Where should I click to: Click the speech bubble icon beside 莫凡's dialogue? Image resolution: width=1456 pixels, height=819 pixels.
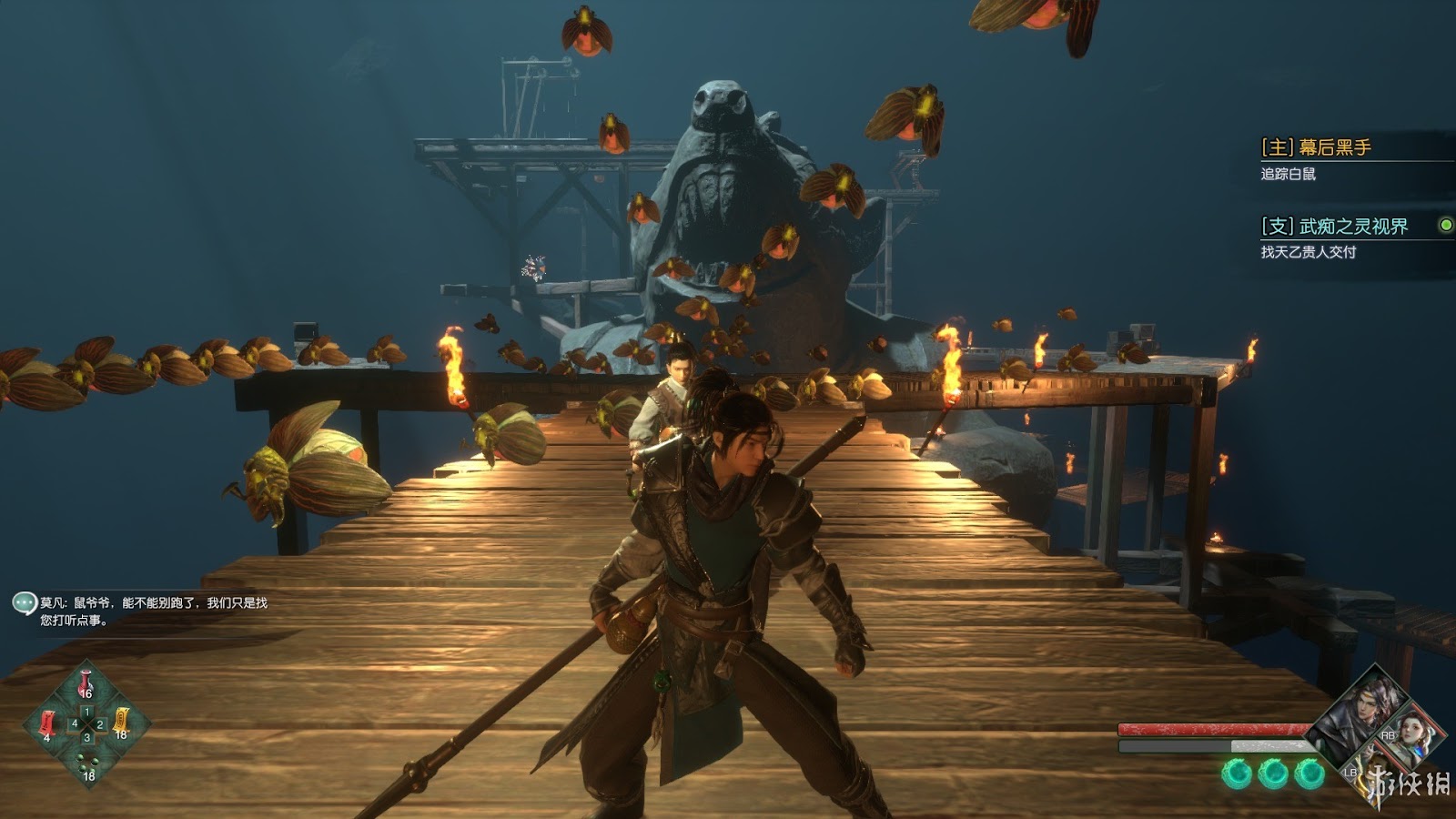click(x=24, y=602)
